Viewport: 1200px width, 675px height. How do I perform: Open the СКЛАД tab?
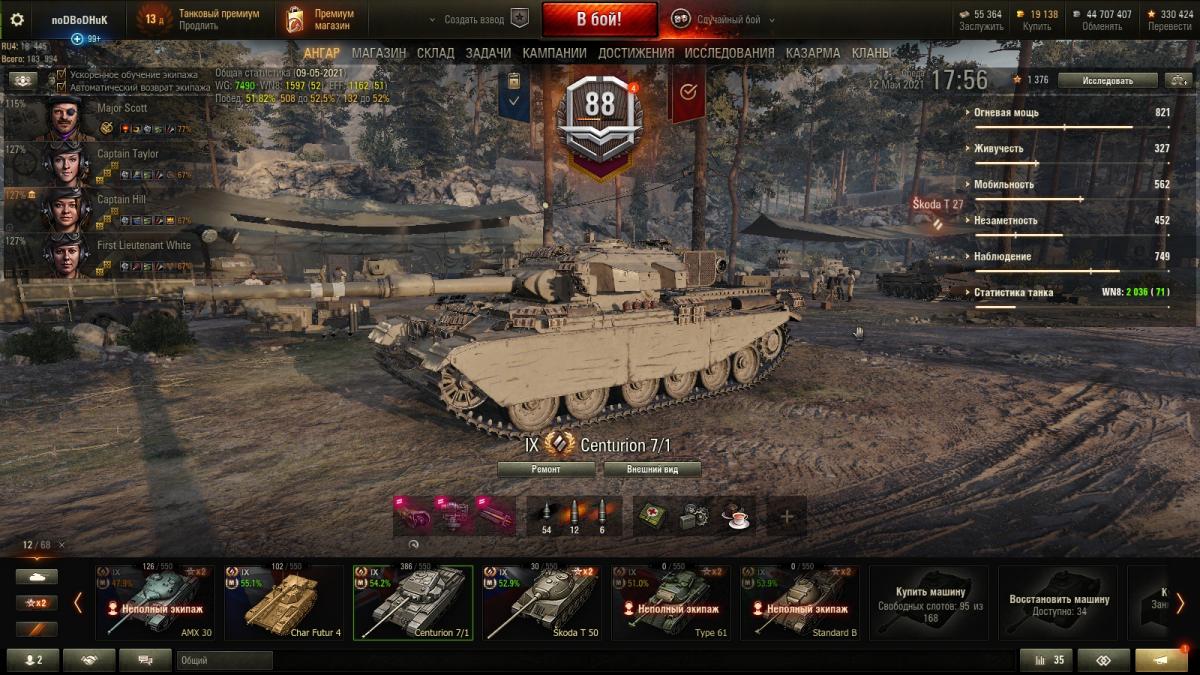(x=435, y=53)
